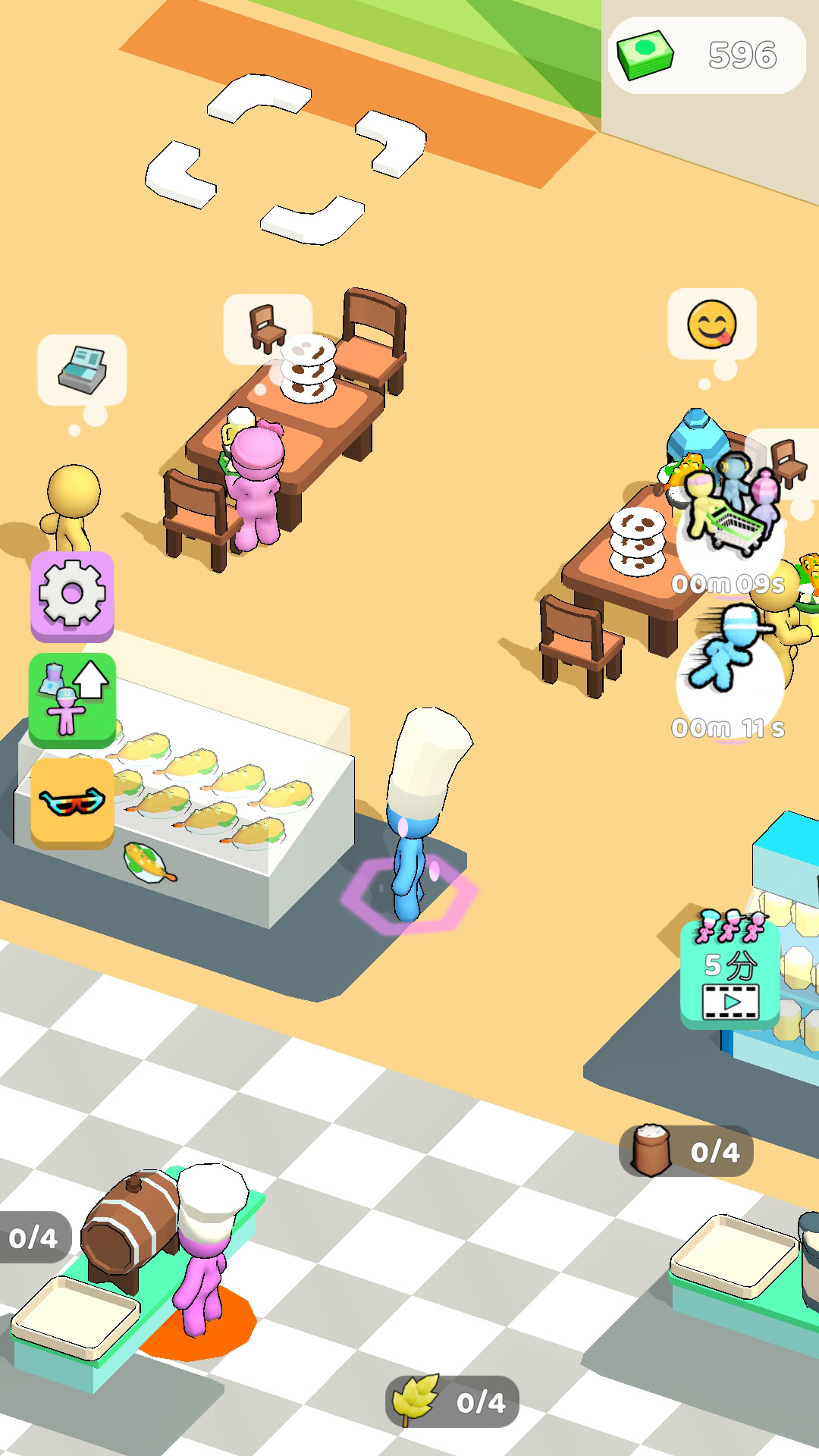
Task: Tap the sunglasses skin button
Action: pyautogui.click(x=72, y=802)
